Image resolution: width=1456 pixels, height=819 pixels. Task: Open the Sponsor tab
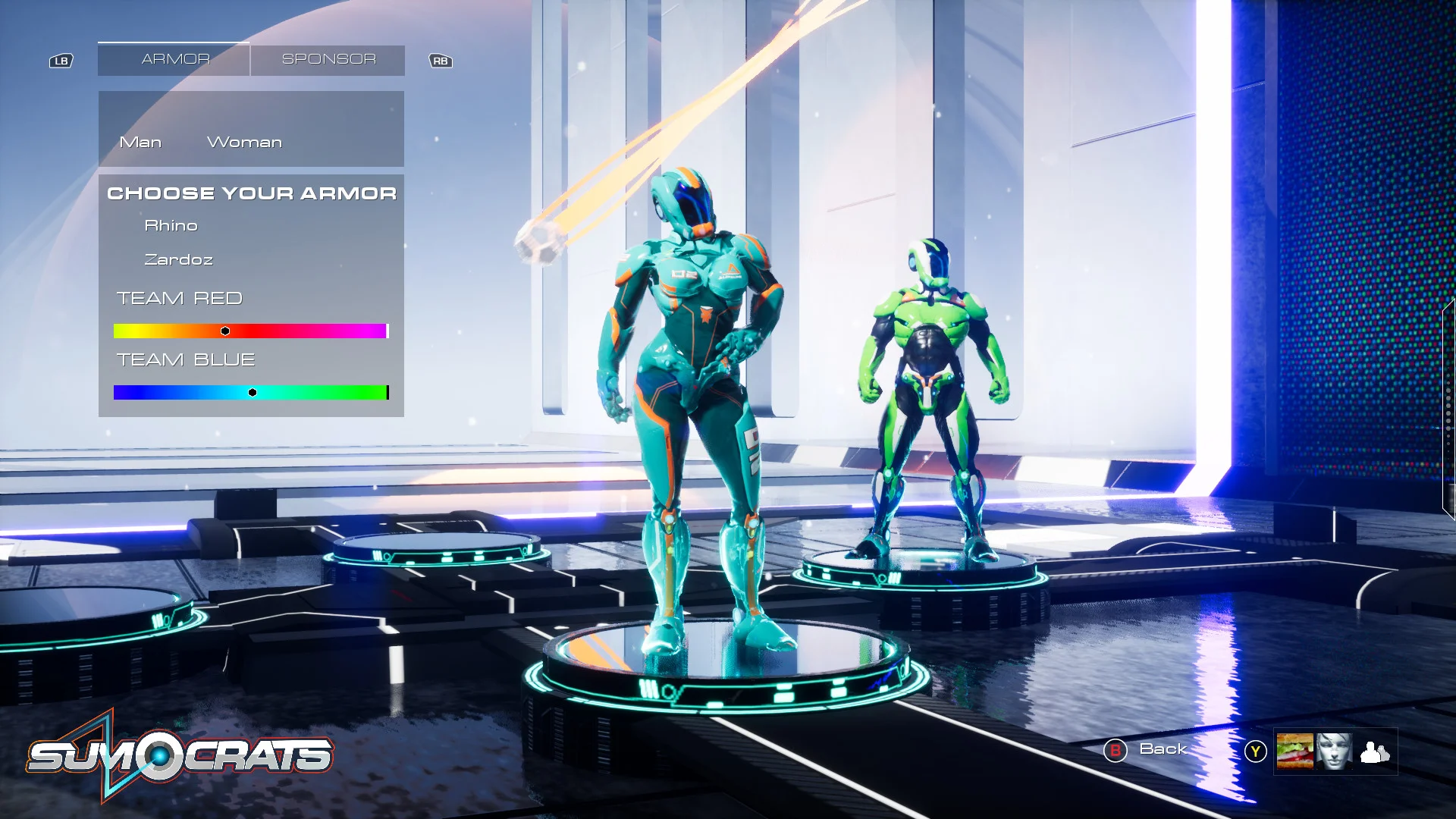pos(328,59)
